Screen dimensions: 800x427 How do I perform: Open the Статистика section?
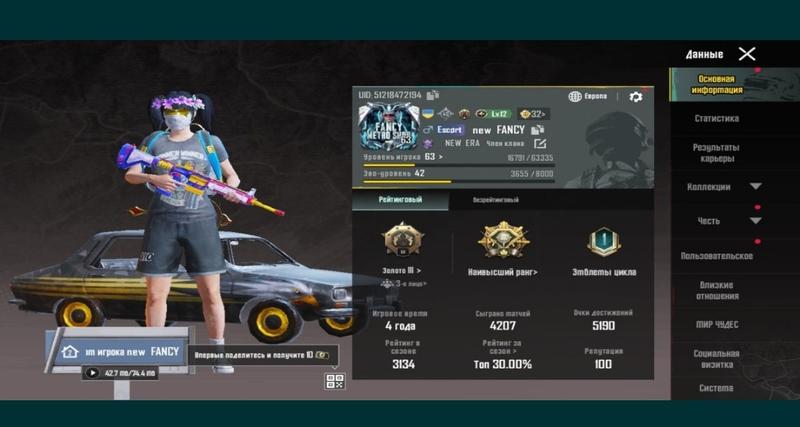click(717, 119)
